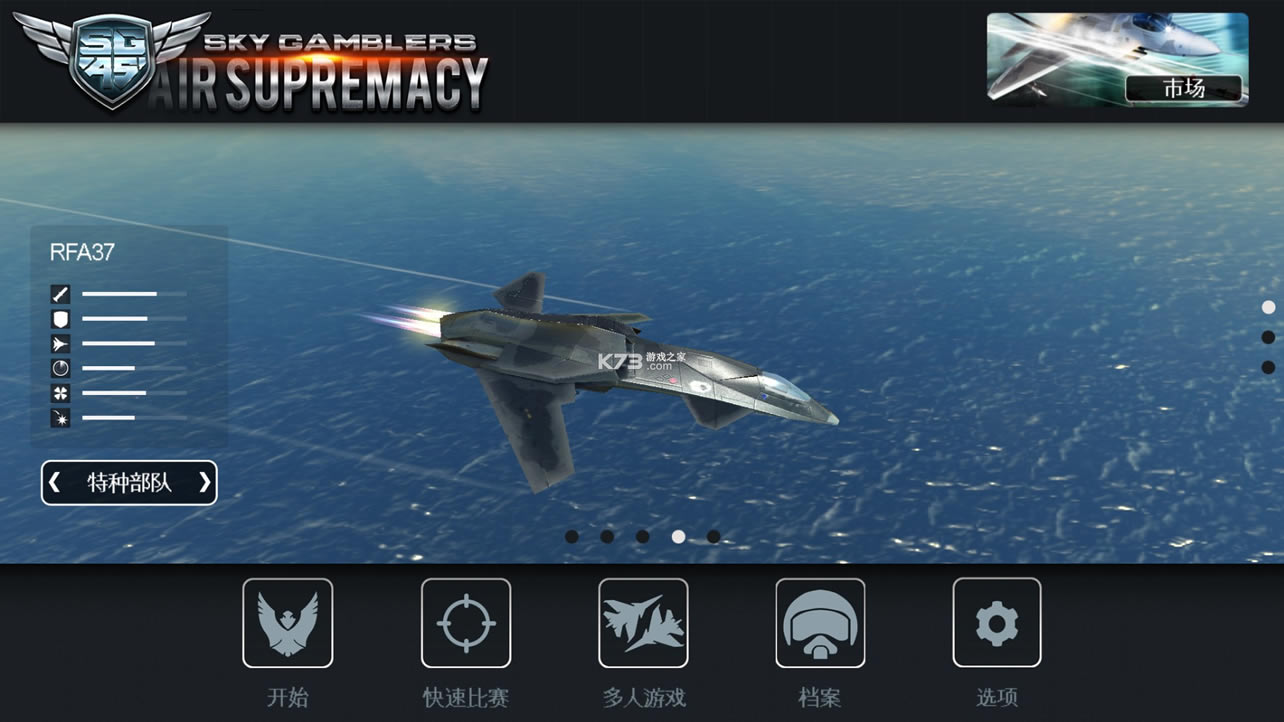
Task: Select the fourth carousel page dot
Action: click(677, 536)
